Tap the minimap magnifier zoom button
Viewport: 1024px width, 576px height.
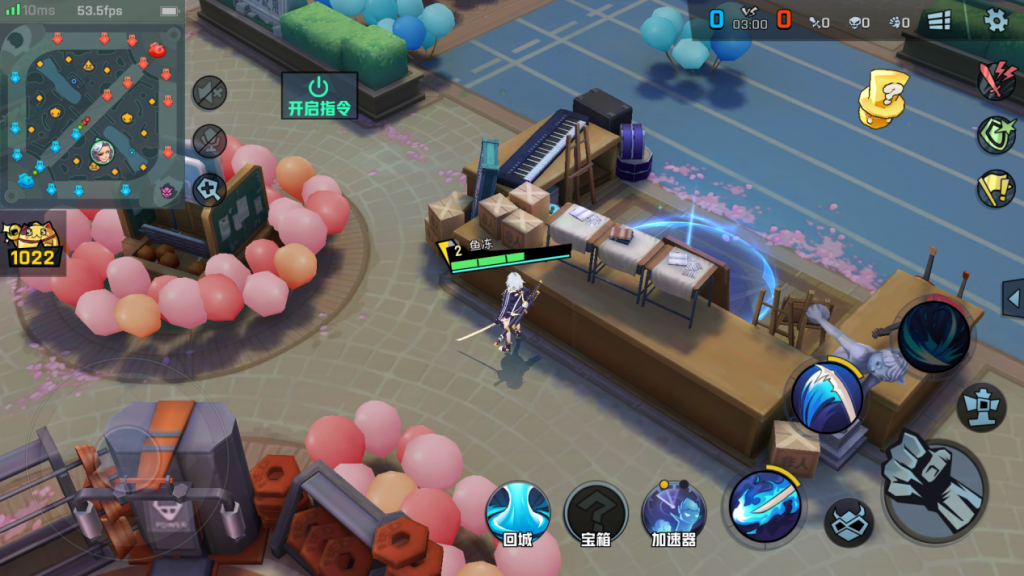(209, 188)
